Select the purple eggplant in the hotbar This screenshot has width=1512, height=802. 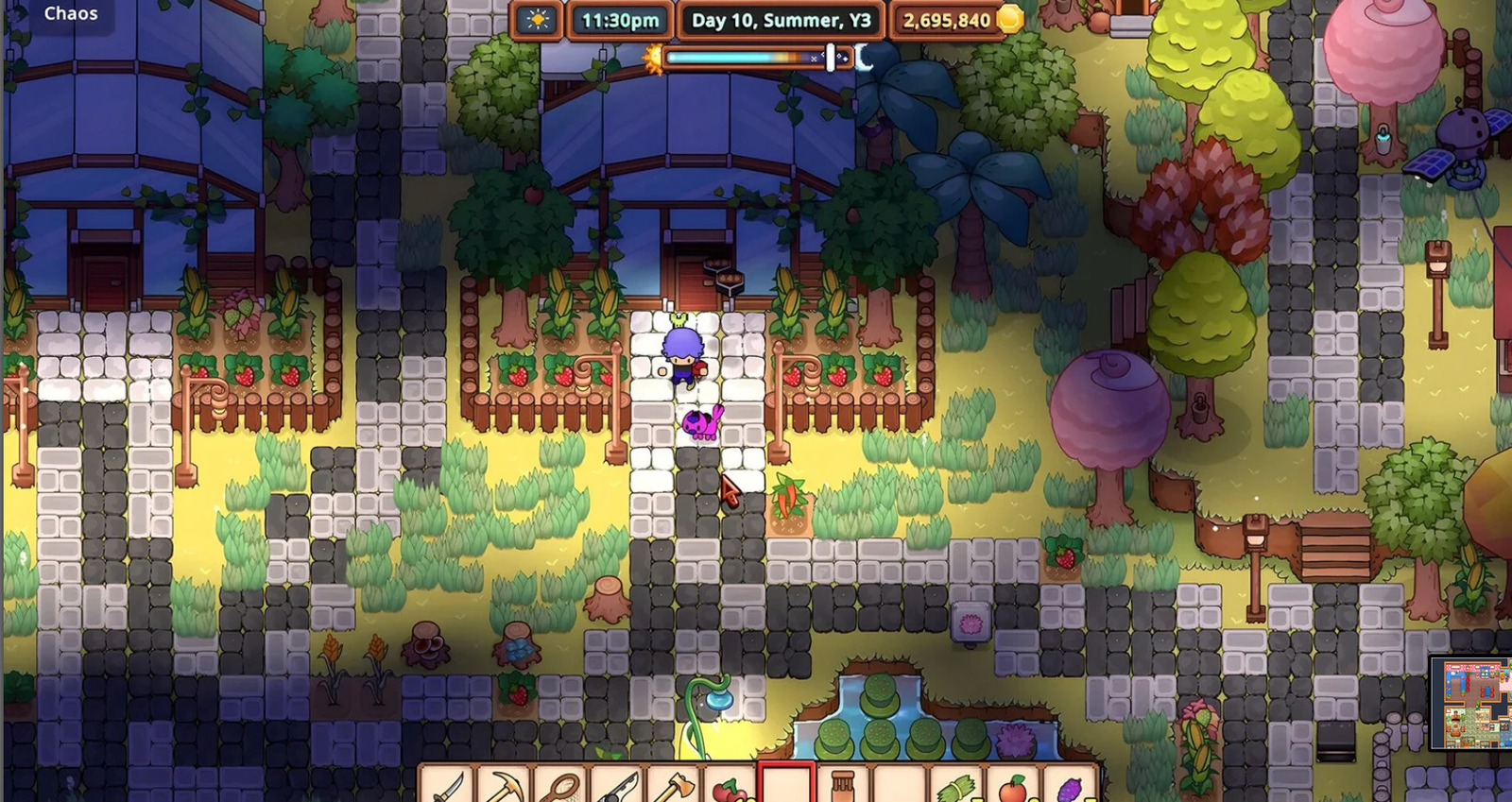click(1074, 785)
